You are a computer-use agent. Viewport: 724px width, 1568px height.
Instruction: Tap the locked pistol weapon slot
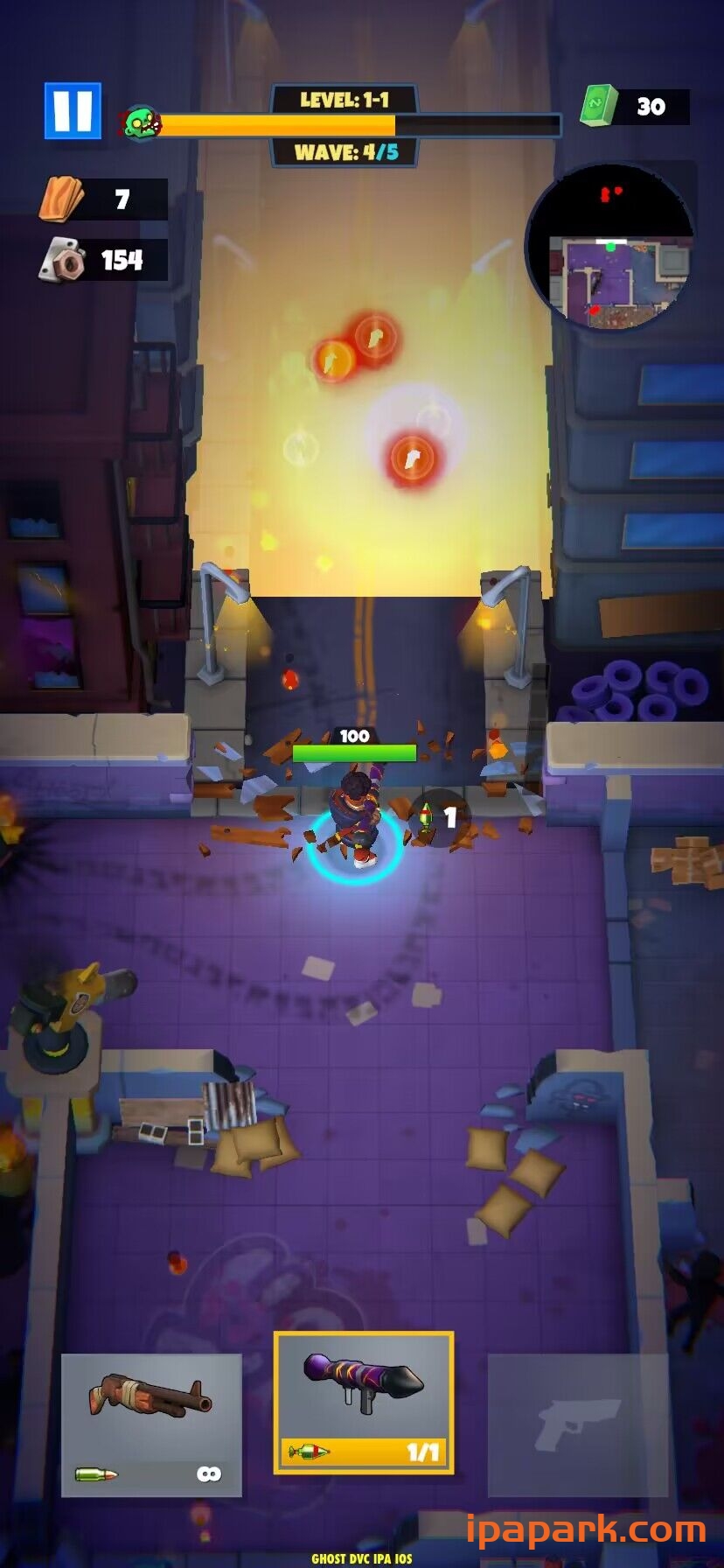coord(577,1425)
